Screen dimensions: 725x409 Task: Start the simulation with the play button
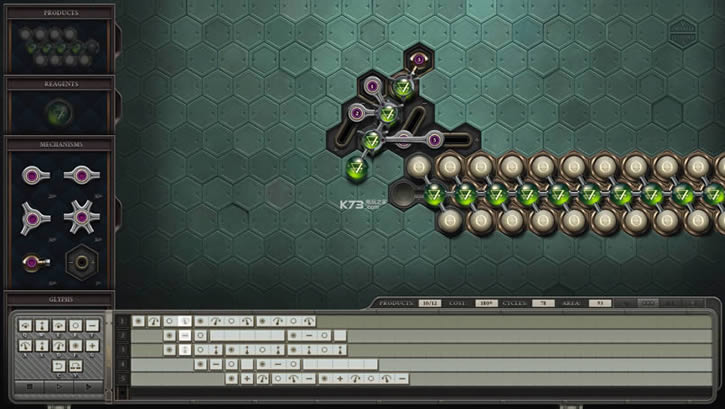pyautogui.click(x=59, y=385)
